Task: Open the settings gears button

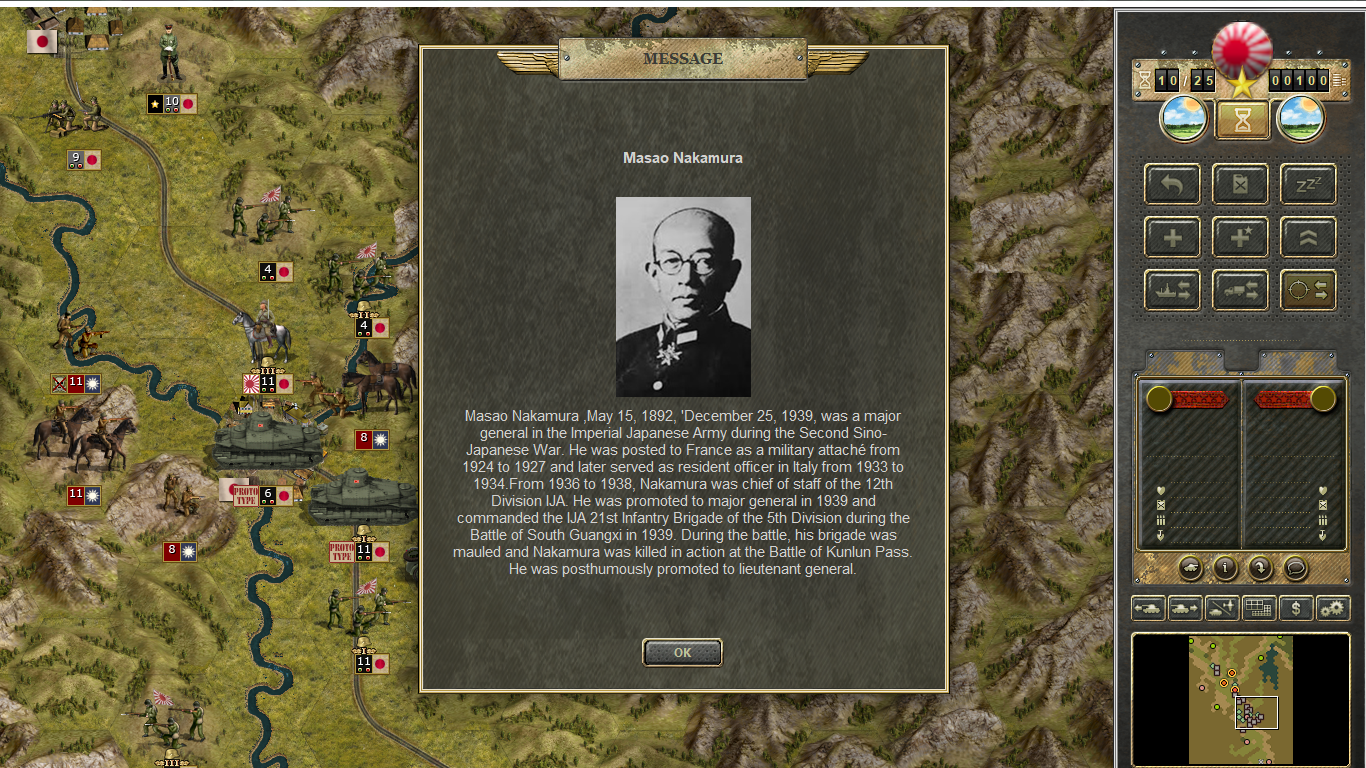Action: [x=1333, y=608]
